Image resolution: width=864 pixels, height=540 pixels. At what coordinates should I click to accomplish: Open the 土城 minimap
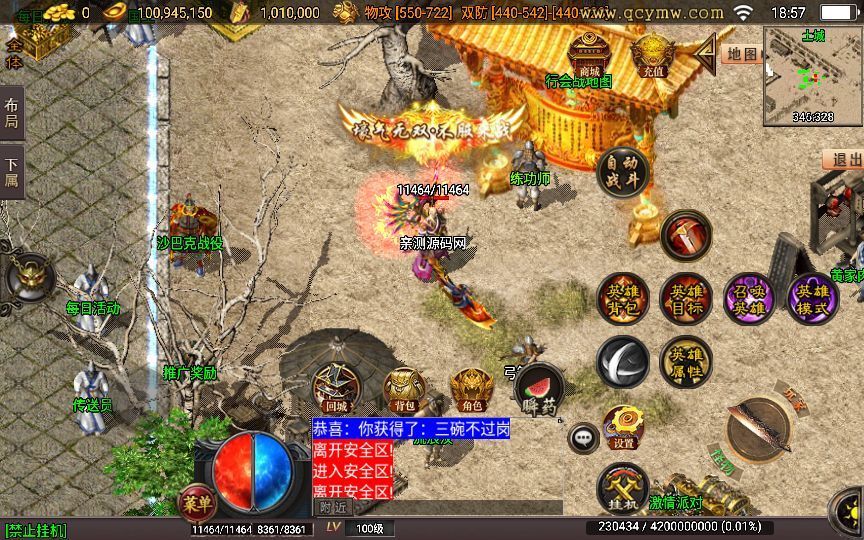coord(813,75)
